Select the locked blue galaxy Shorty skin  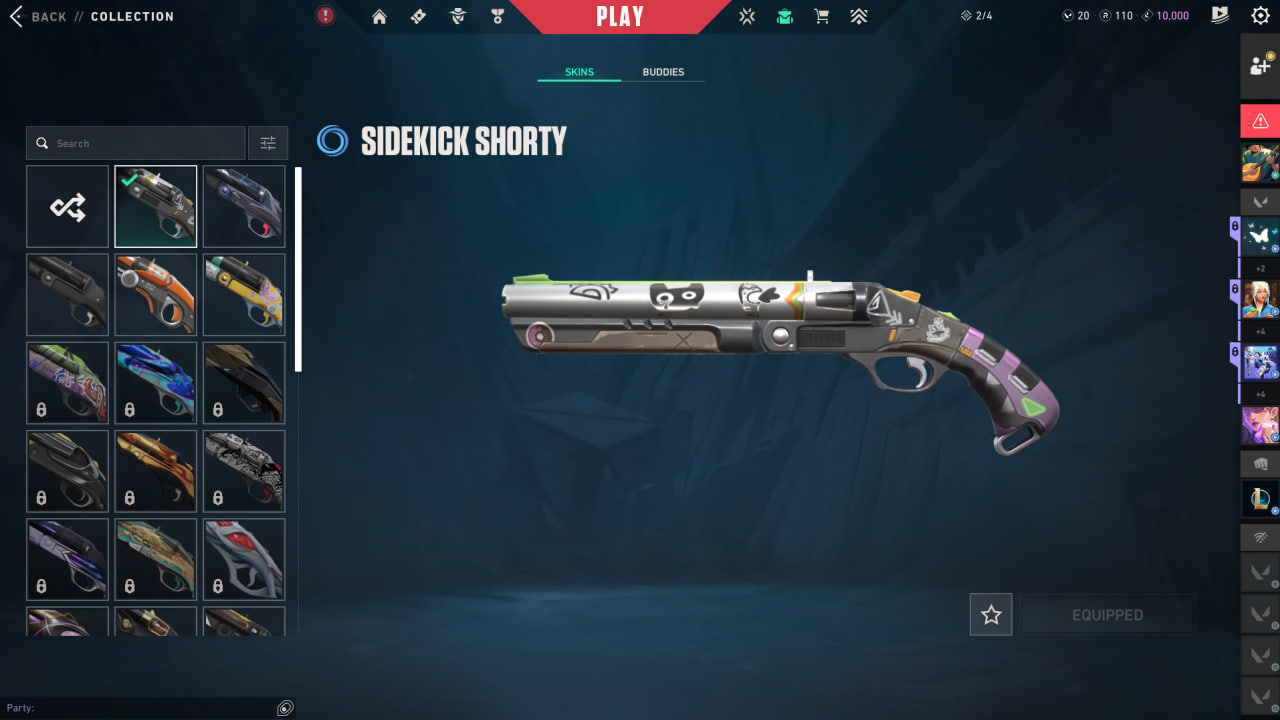tap(156, 383)
